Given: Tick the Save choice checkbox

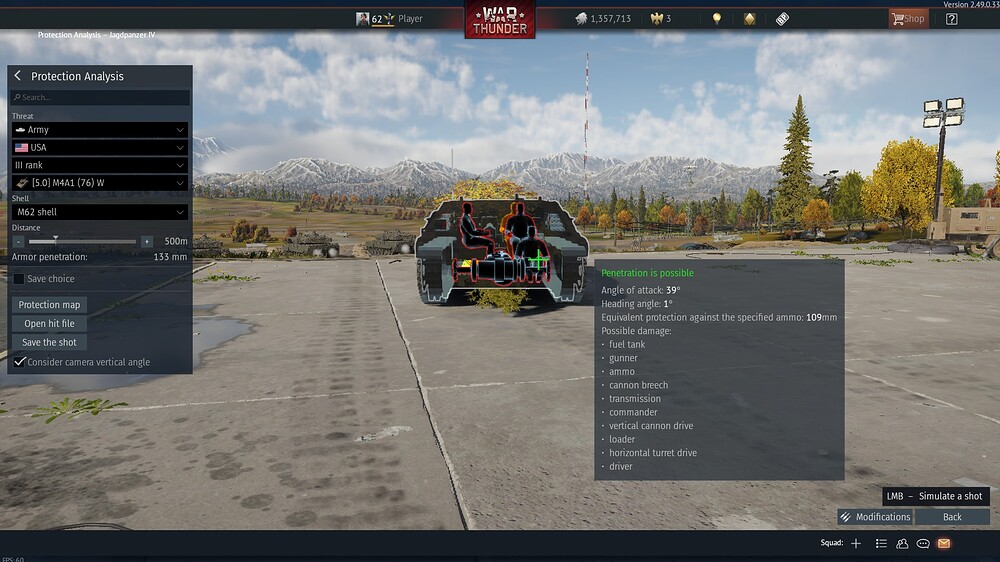Looking at the screenshot, I should (x=19, y=279).
